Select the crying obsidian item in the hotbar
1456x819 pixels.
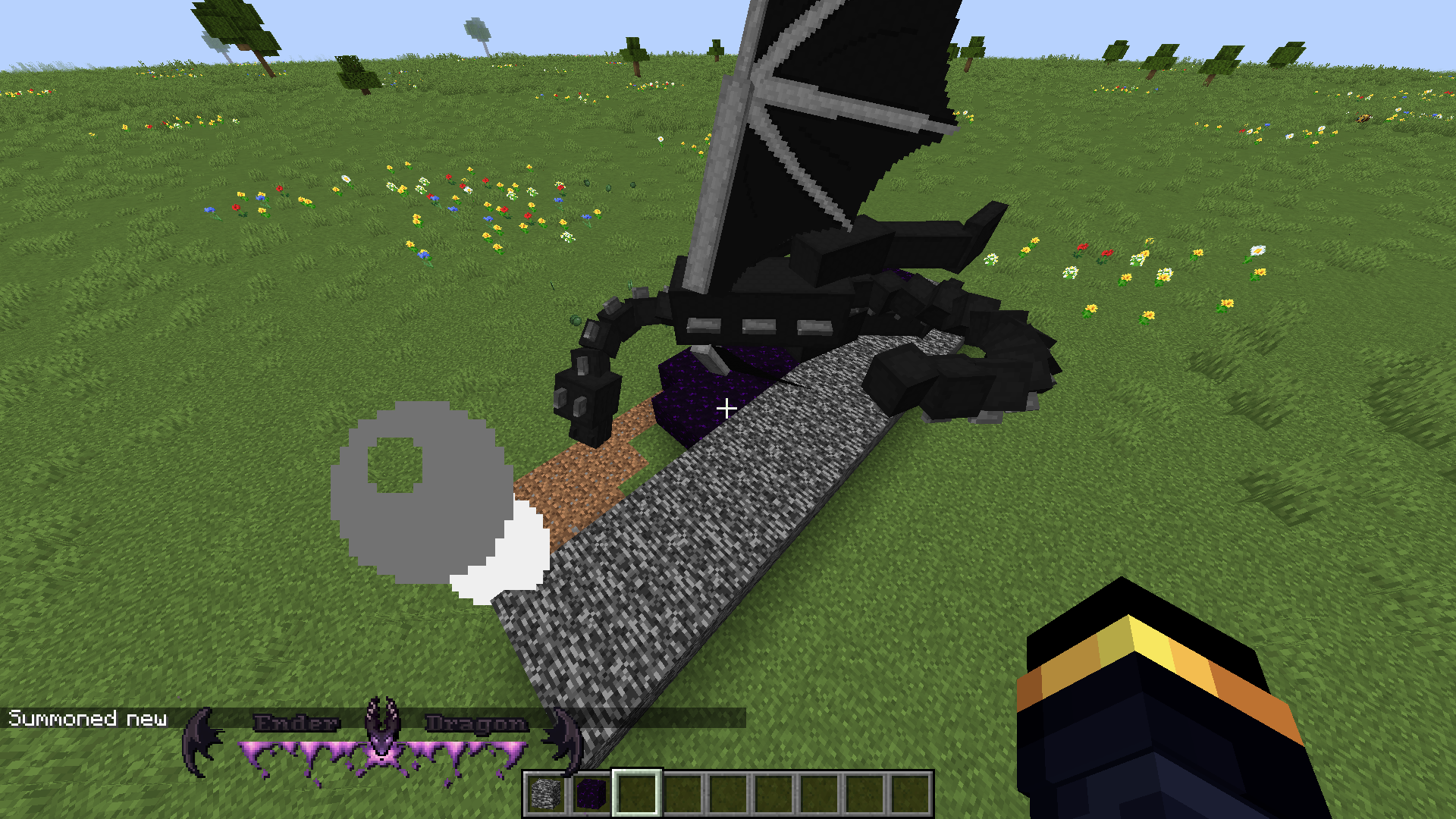point(591,789)
